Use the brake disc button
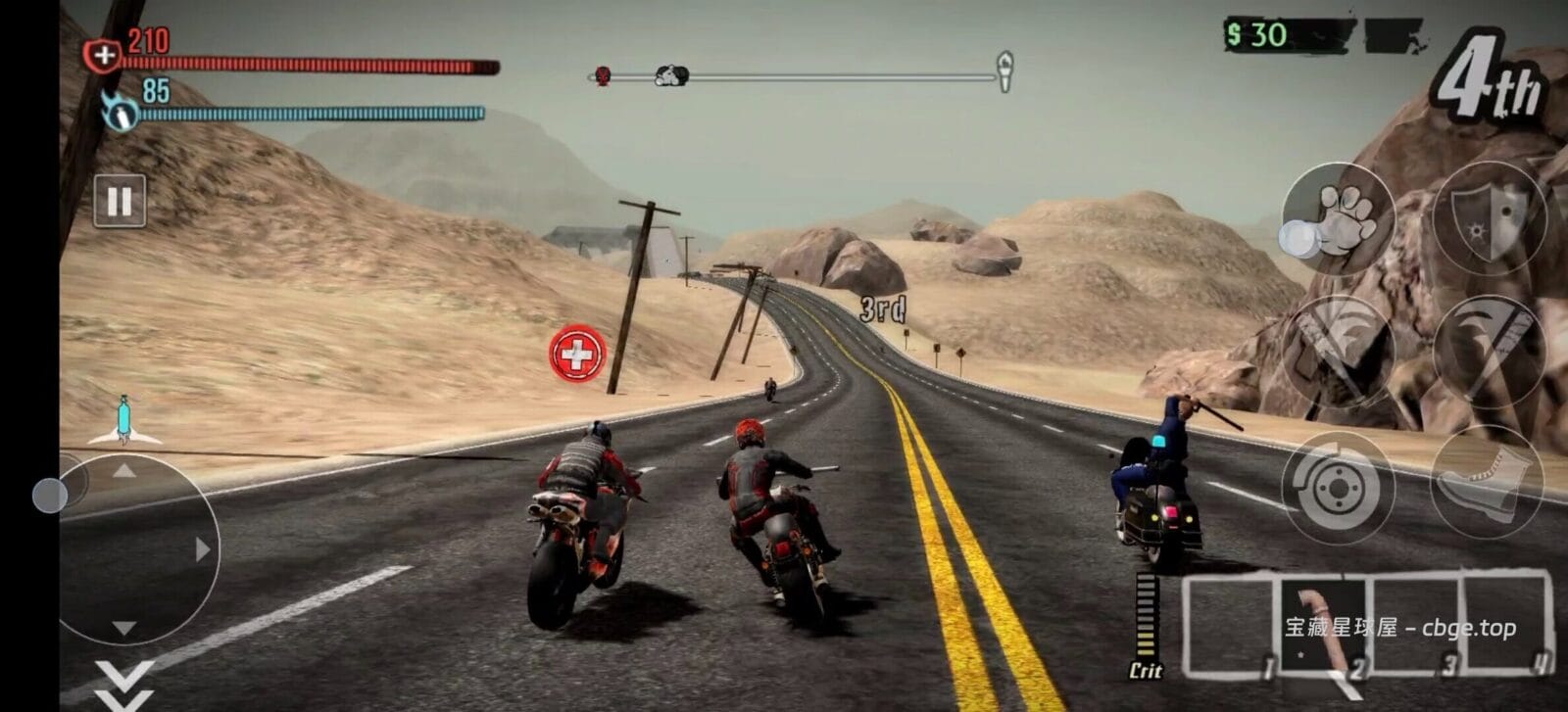 point(1337,486)
